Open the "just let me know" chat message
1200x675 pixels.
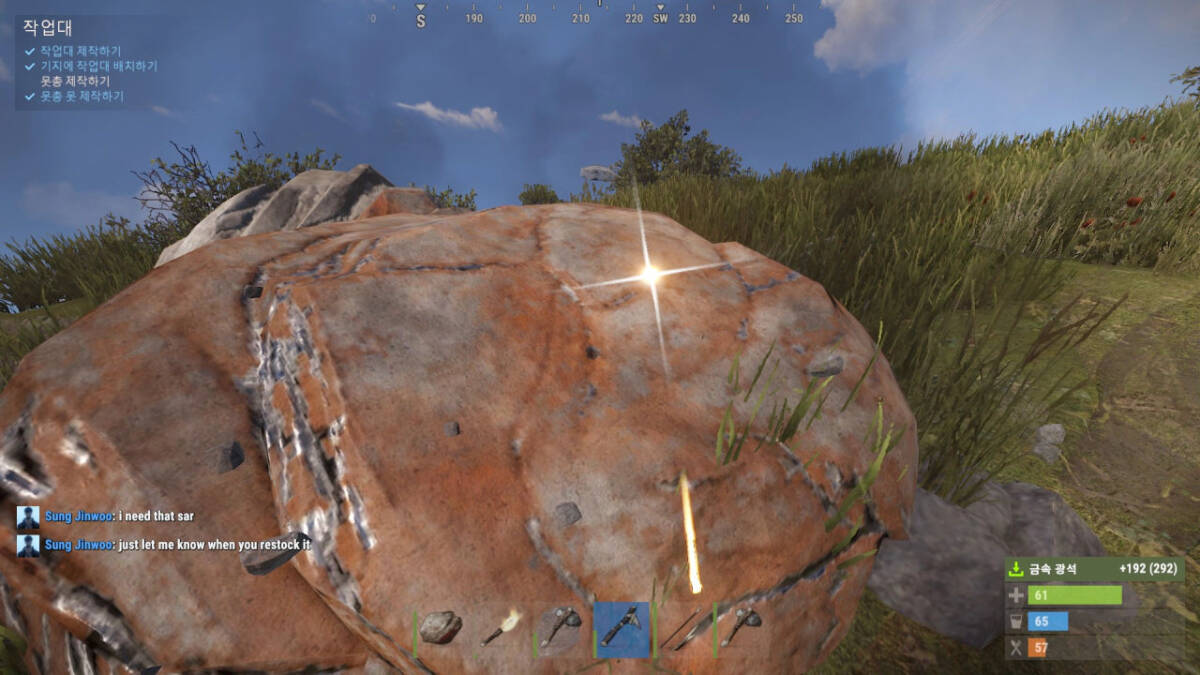tap(214, 545)
